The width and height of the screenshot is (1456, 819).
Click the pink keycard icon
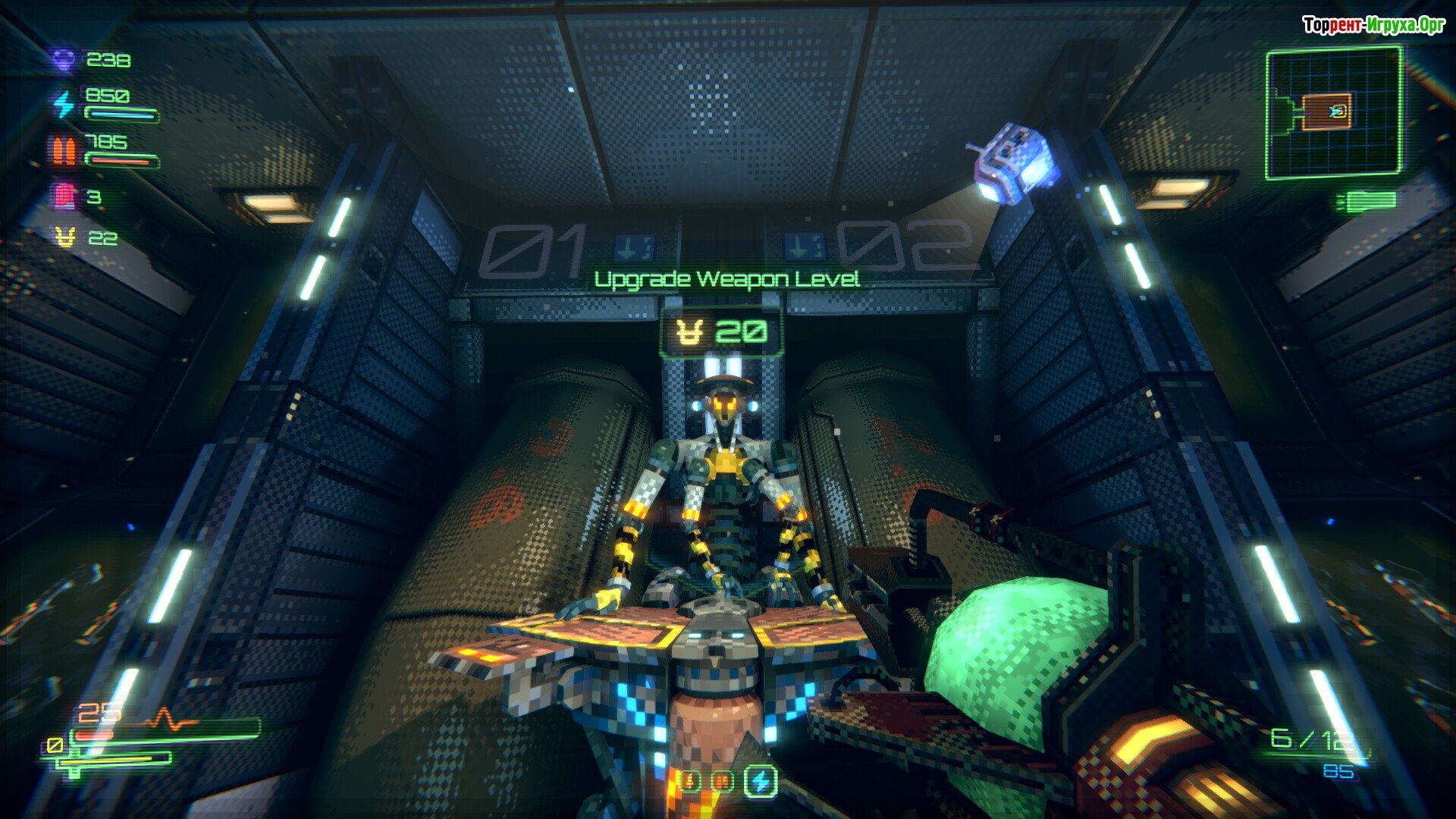(x=65, y=196)
